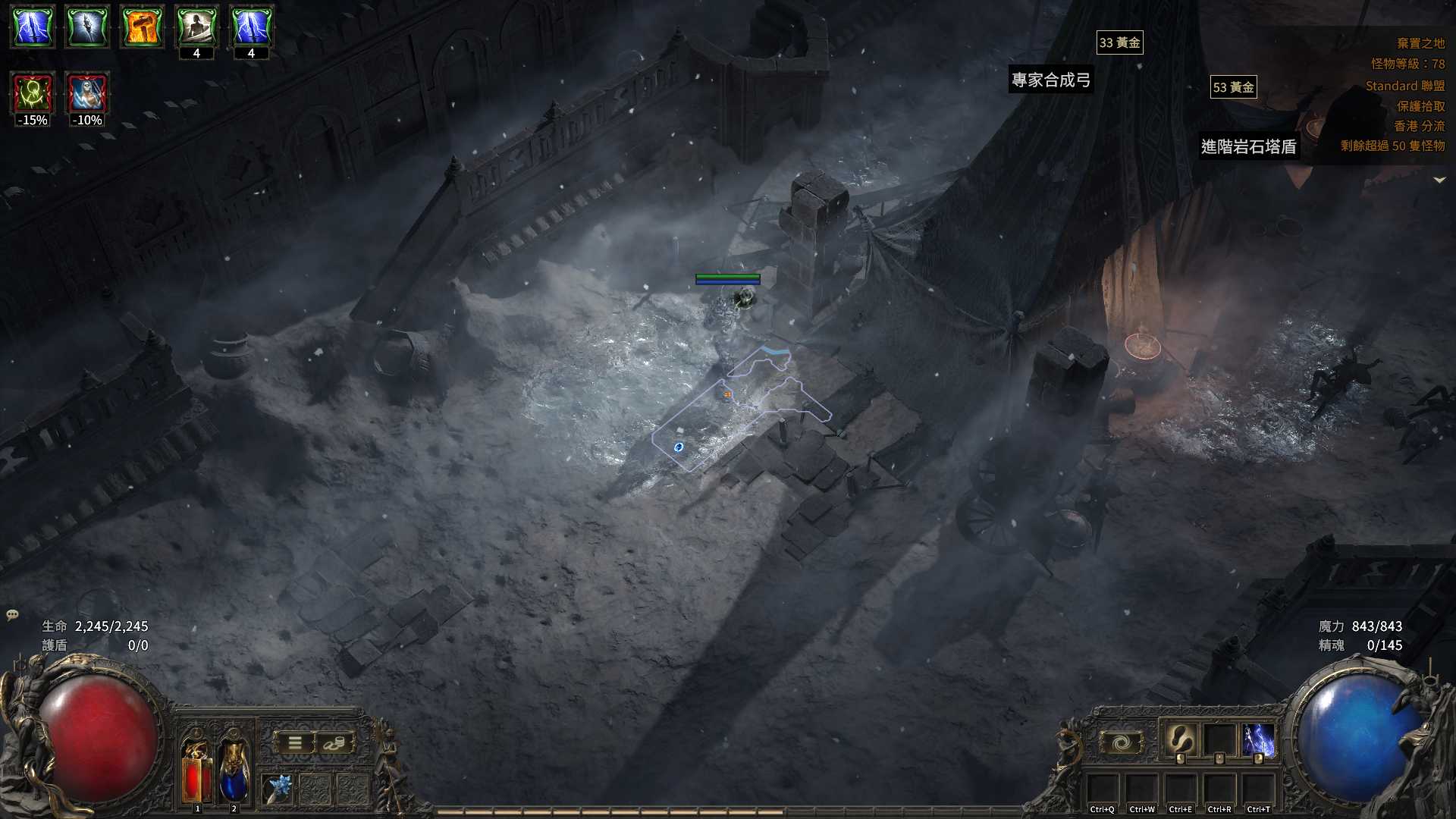This screenshot has width=1456, height=819.
Task: Activate the lightning skill in the skill bar
Action: pyautogui.click(x=1258, y=739)
